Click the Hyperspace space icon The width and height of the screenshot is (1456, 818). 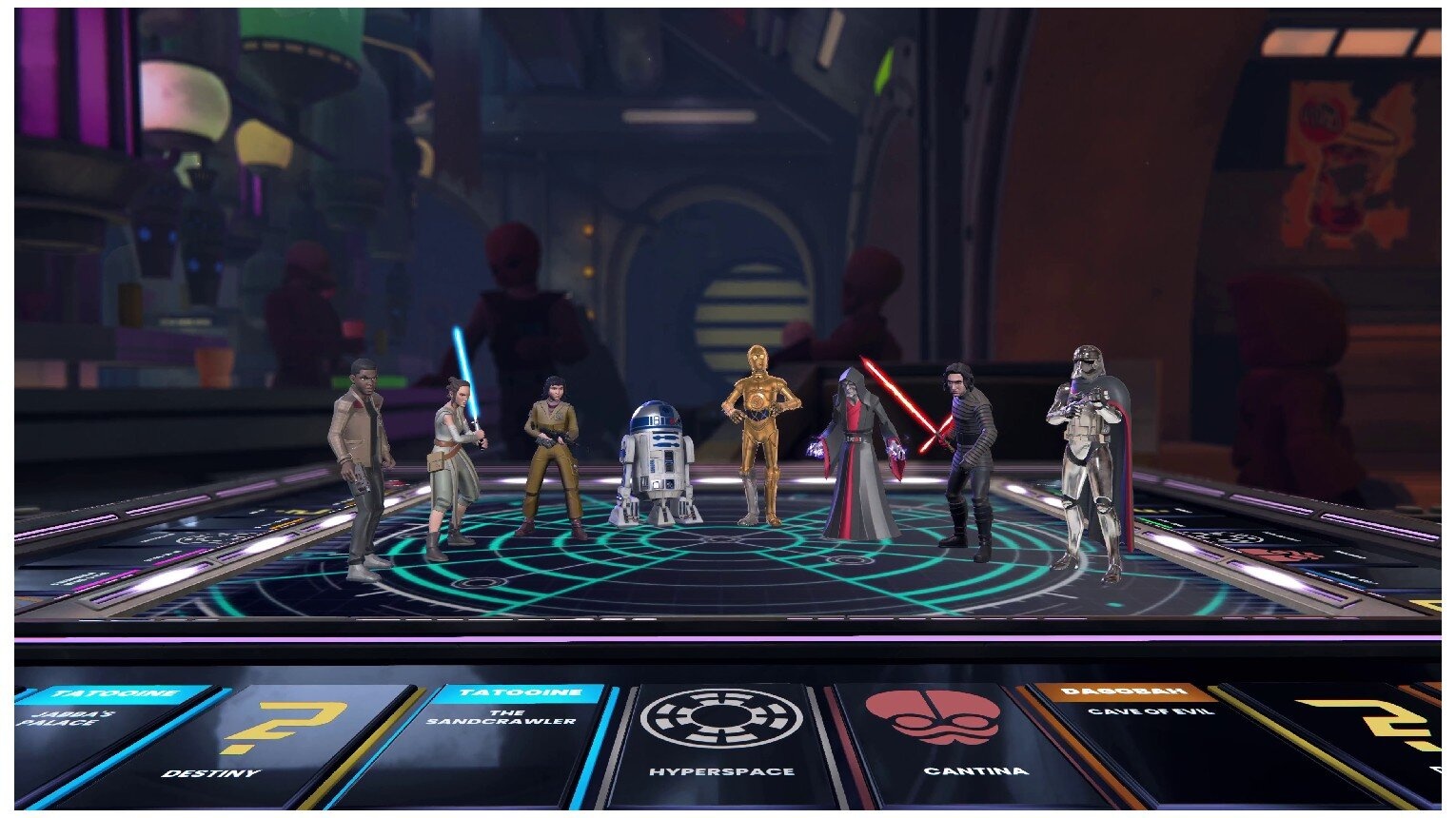(x=720, y=718)
